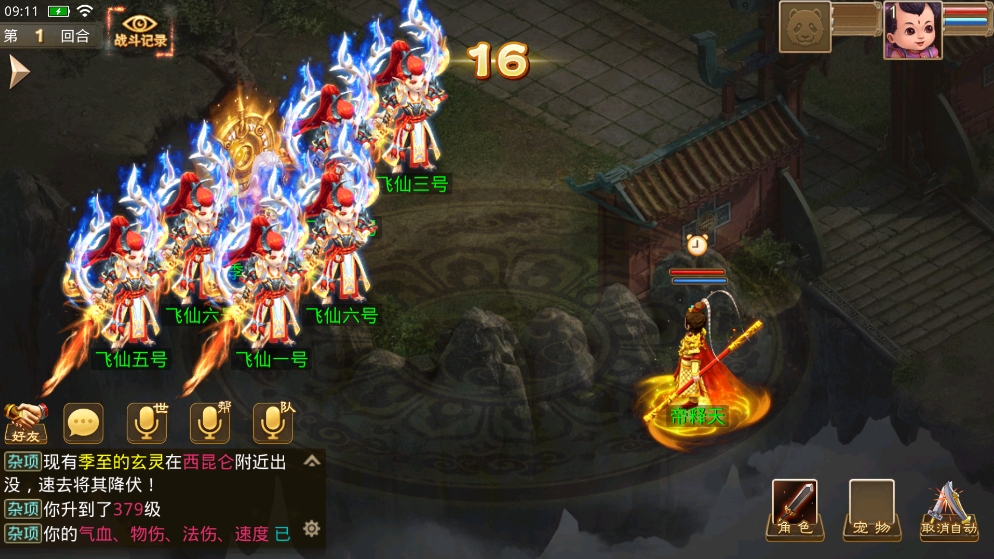Image resolution: width=994 pixels, height=559 pixels.
Task: Select the pet panda portrait
Action: 805,27
